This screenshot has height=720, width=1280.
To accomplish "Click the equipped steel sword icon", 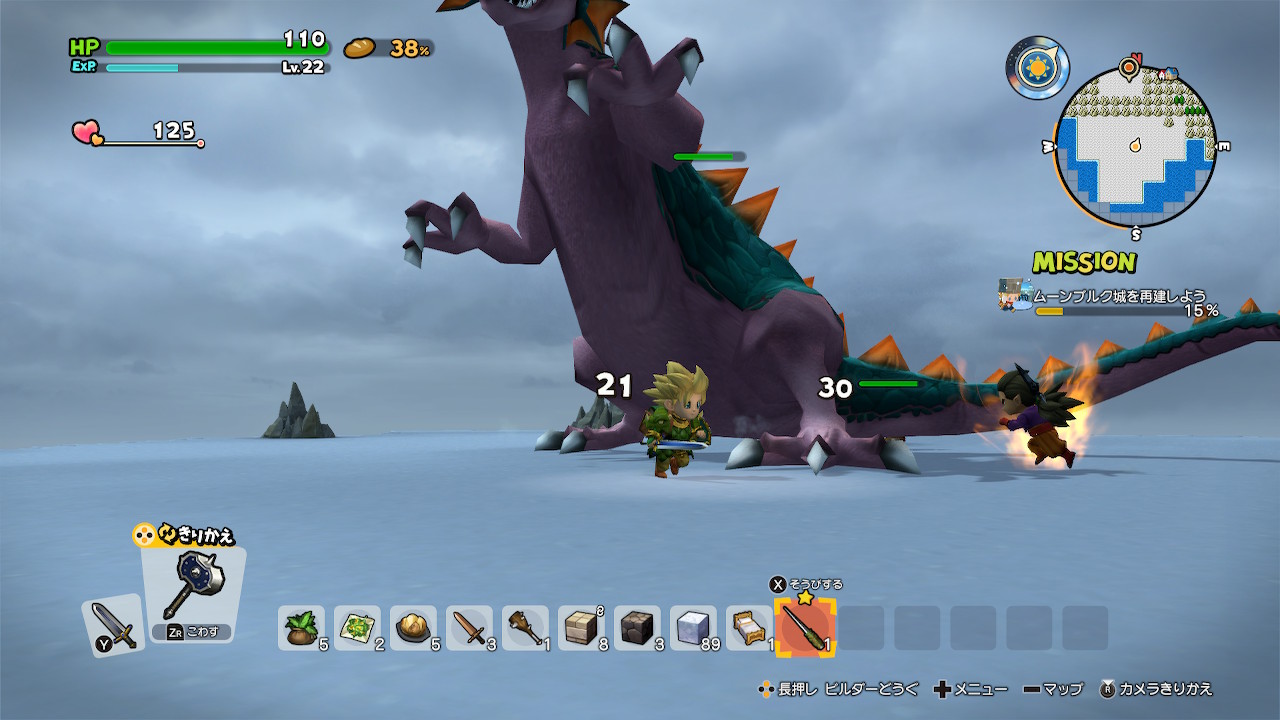I will point(112,626).
